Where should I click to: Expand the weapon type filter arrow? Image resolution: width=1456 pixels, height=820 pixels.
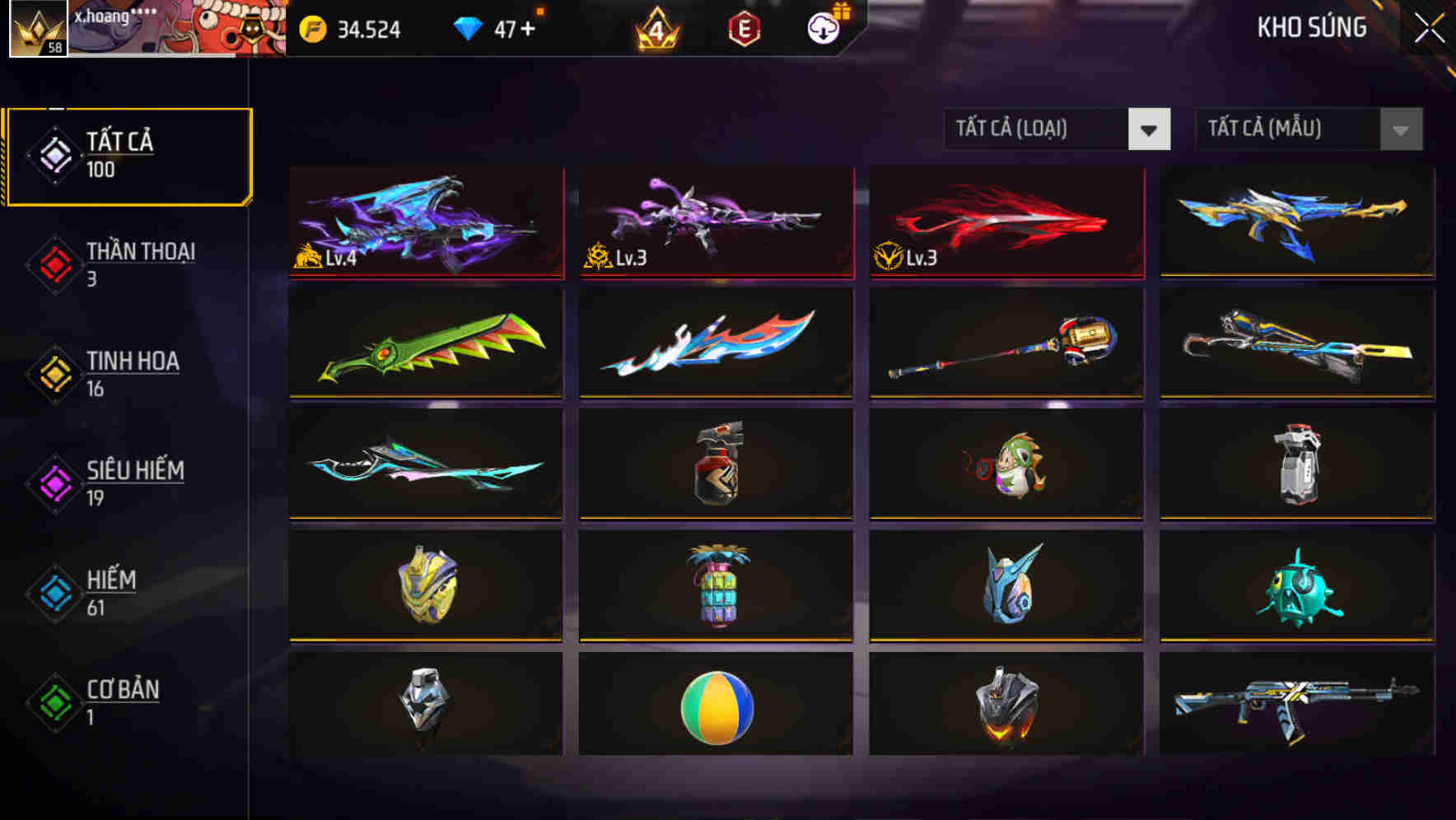pyautogui.click(x=1149, y=129)
